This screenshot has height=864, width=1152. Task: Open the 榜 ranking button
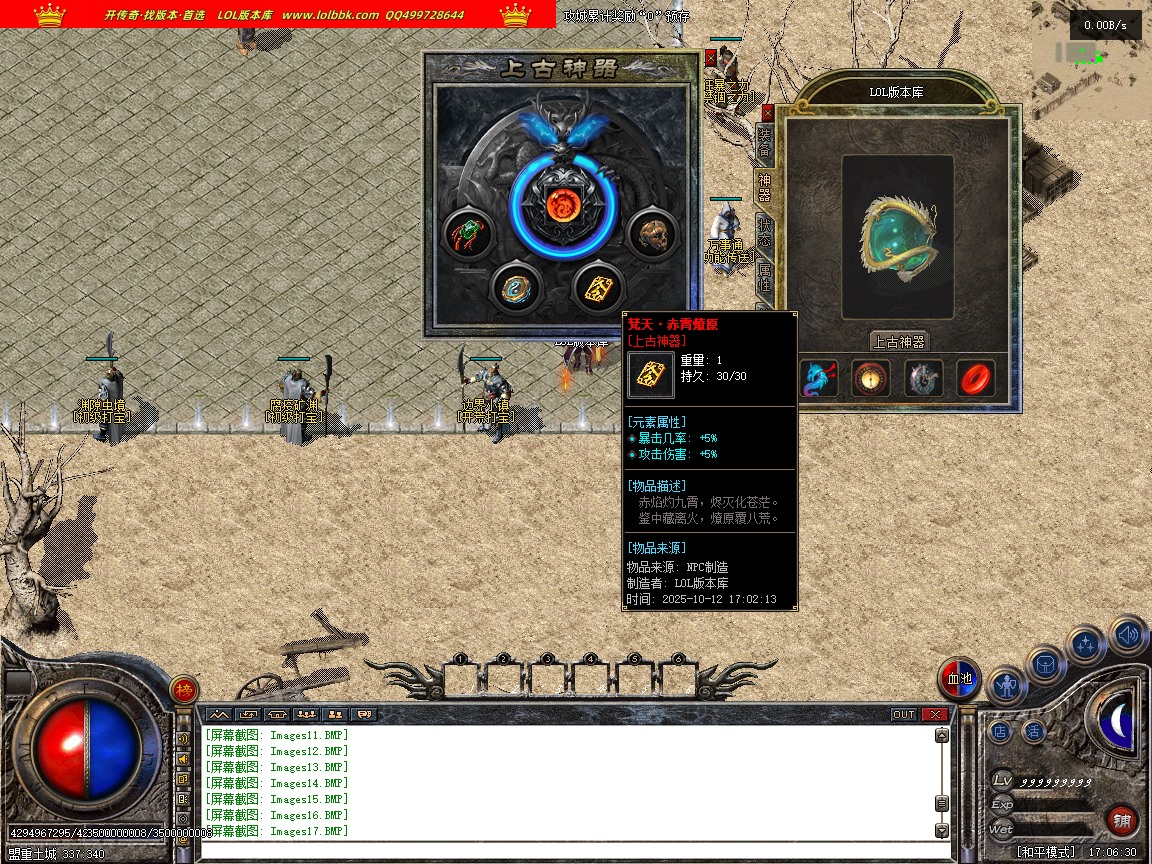[184, 690]
